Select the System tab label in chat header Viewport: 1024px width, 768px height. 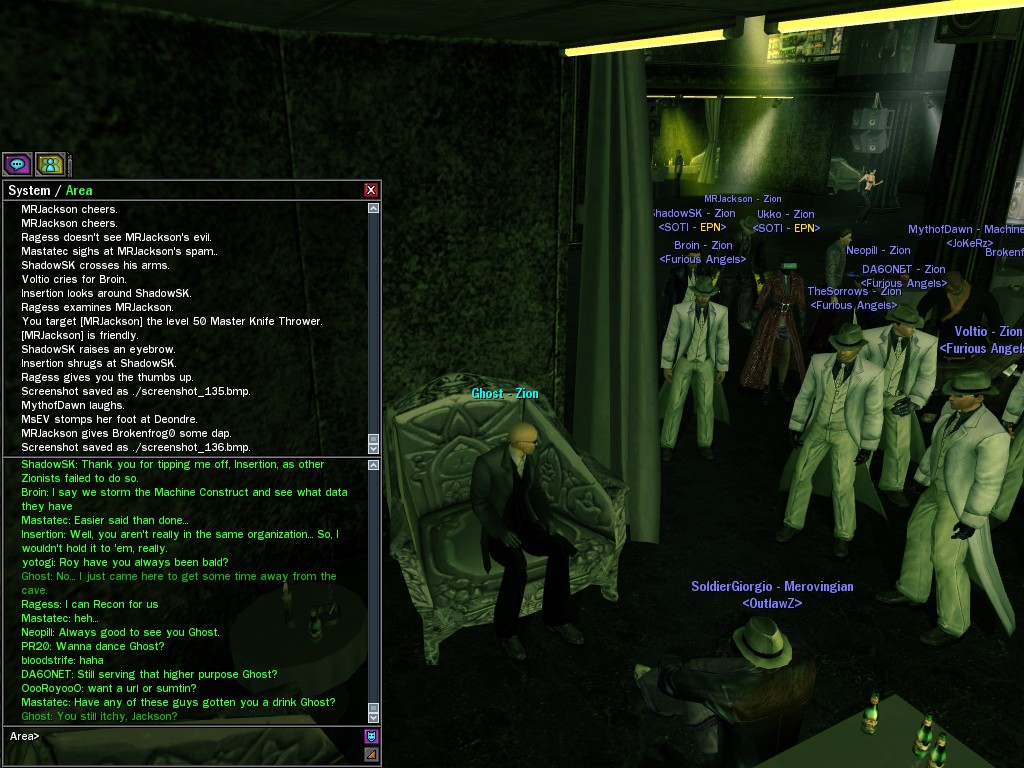[29, 190]
